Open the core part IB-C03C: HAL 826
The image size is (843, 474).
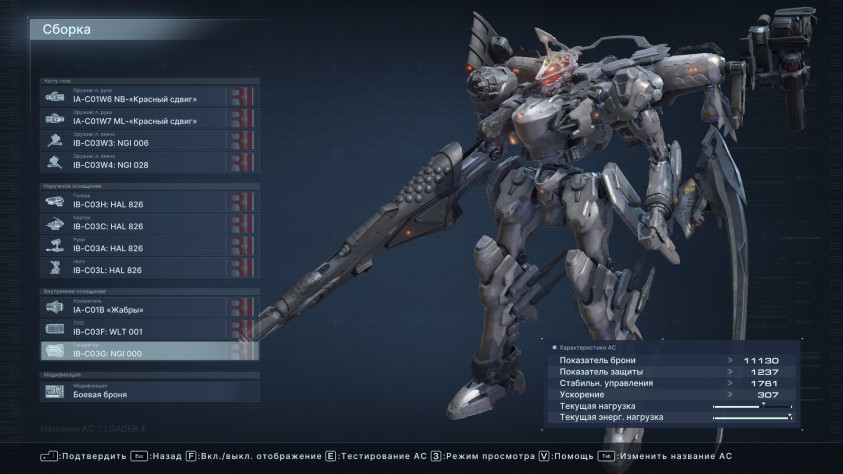[150, 224]
